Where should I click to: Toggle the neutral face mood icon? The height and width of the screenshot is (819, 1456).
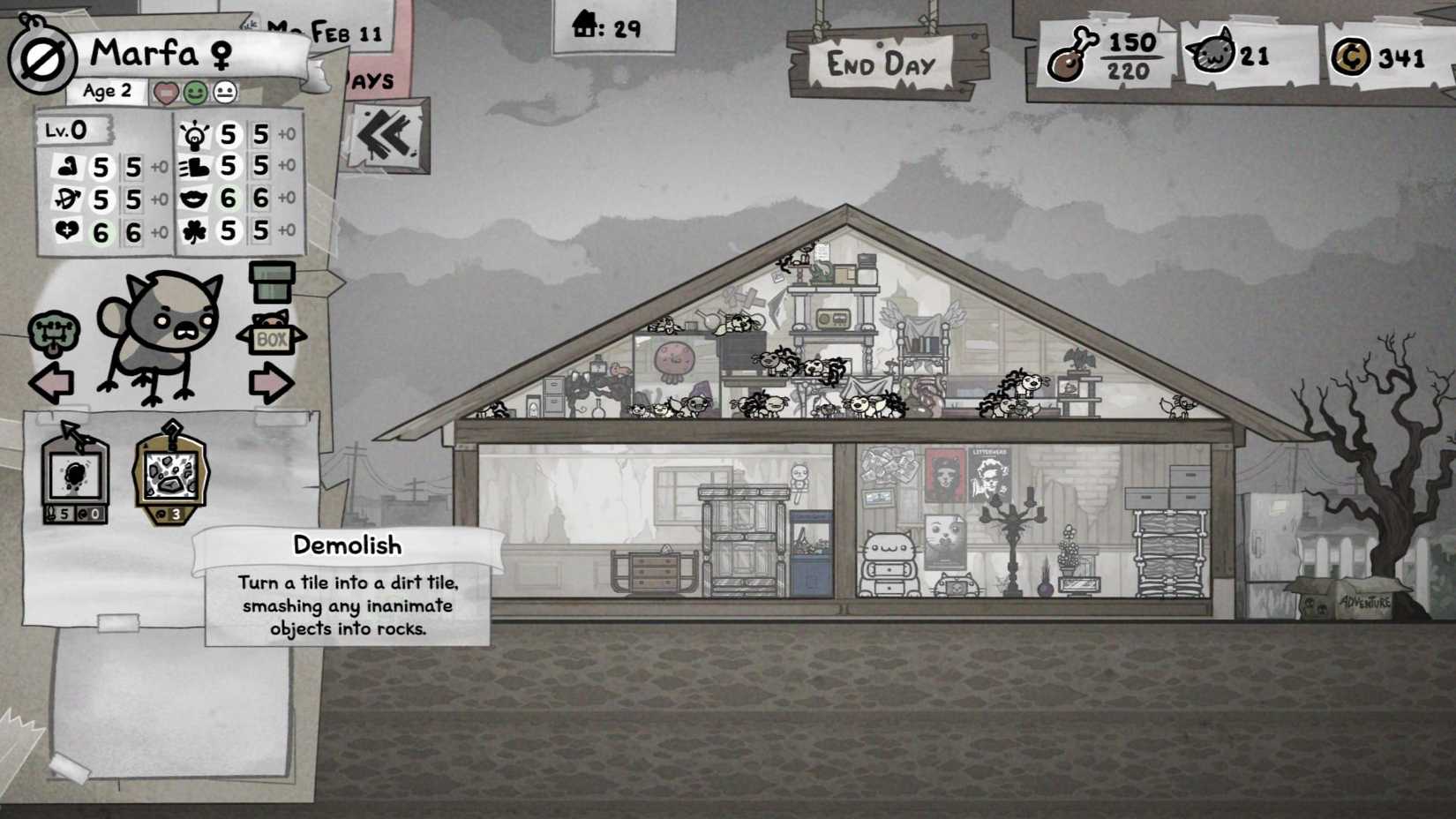point(227,91)
